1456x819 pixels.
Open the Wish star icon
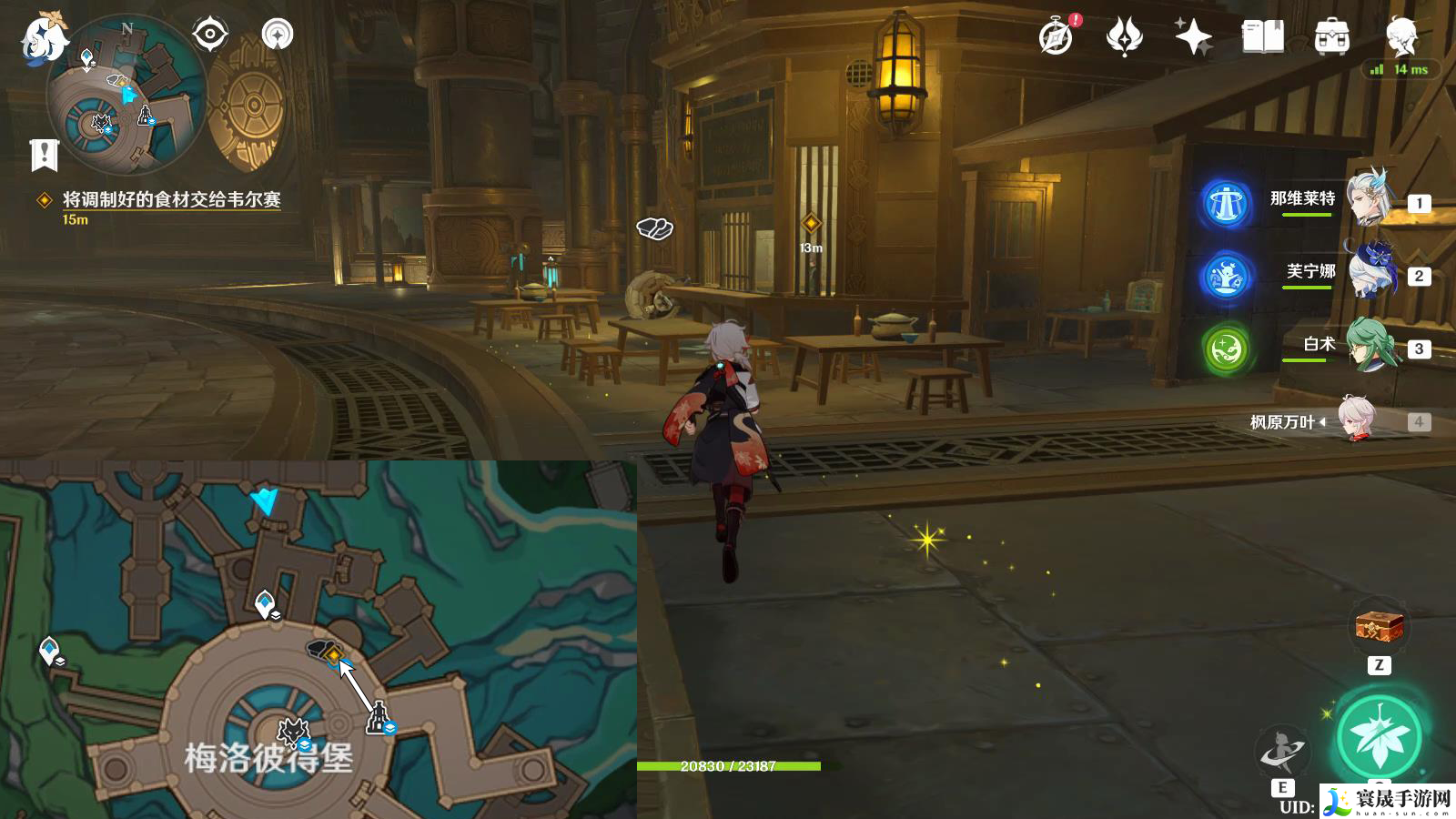(x=1193, y=37)
